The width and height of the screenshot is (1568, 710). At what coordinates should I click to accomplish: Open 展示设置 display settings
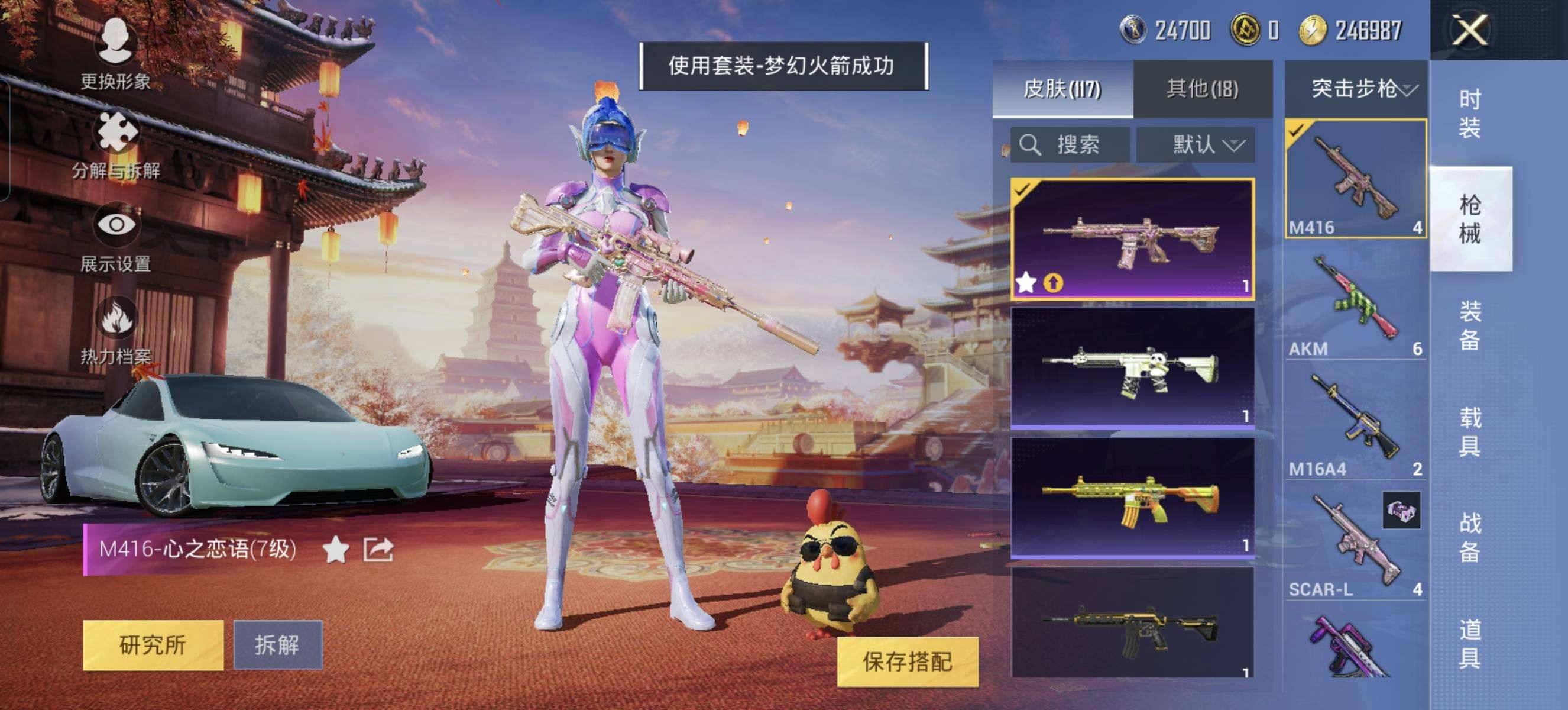[x=116, y=237]
